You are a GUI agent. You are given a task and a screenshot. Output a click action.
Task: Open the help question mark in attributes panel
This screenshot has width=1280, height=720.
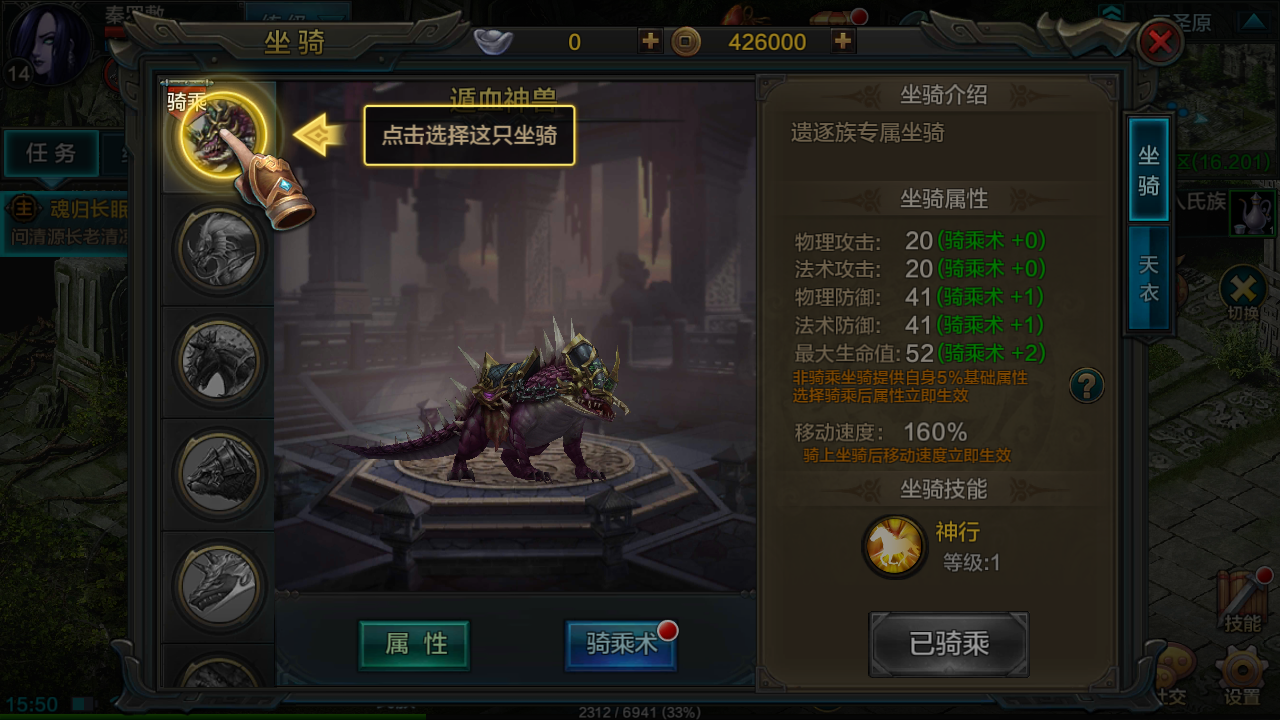(x=1089, y=386)
